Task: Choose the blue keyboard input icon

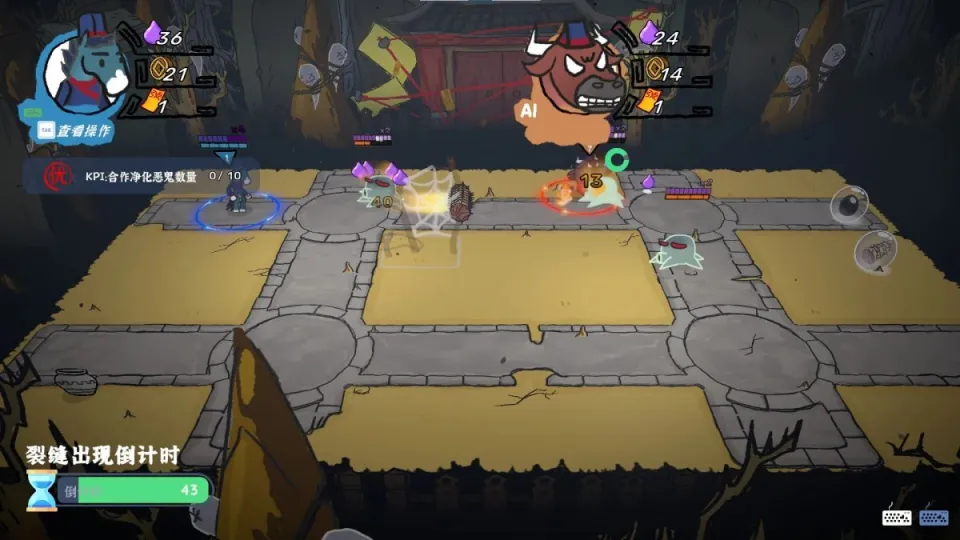Action: pos(934,517)
